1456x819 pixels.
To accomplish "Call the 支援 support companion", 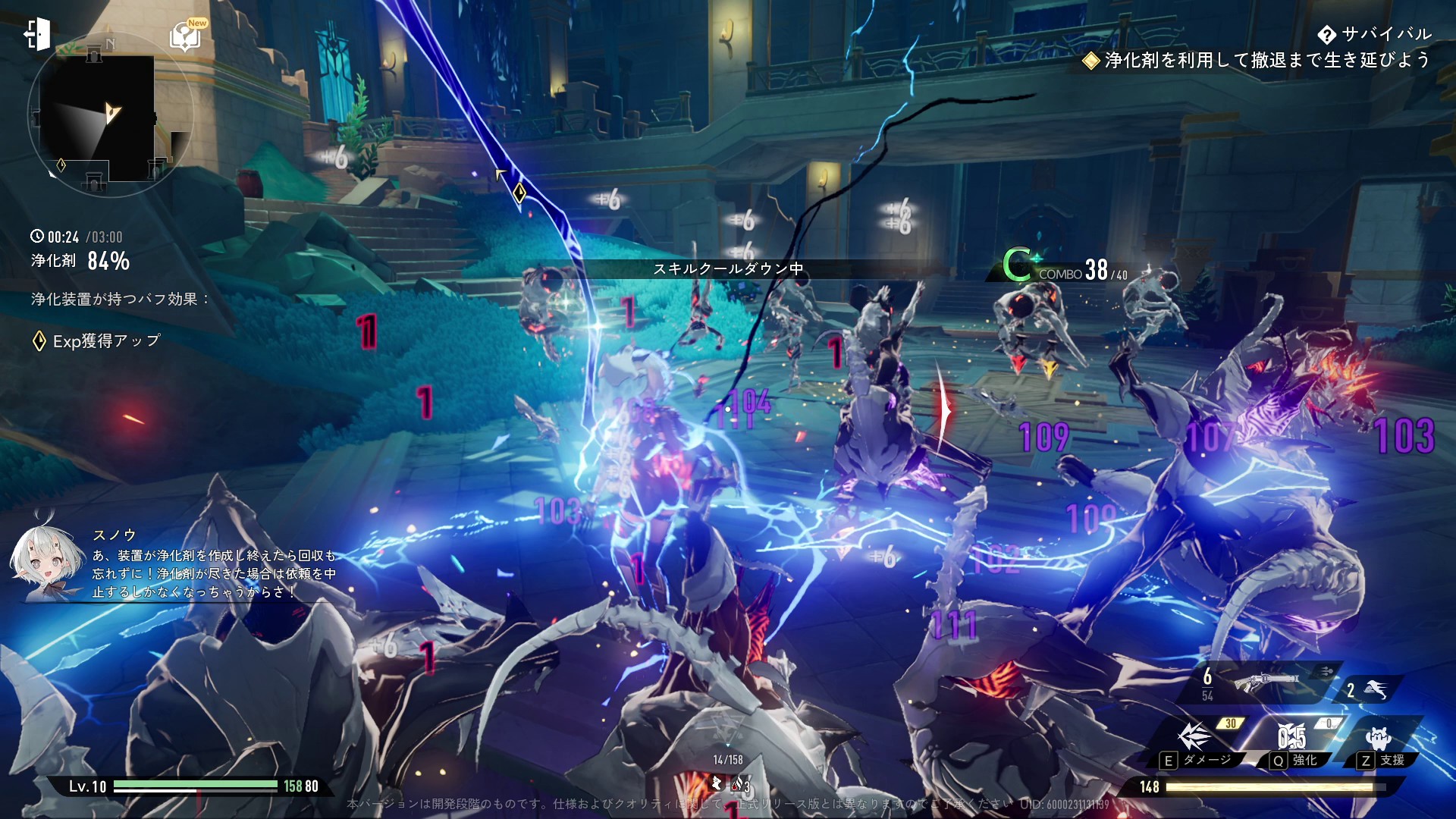I will (x=1379, y=738).
